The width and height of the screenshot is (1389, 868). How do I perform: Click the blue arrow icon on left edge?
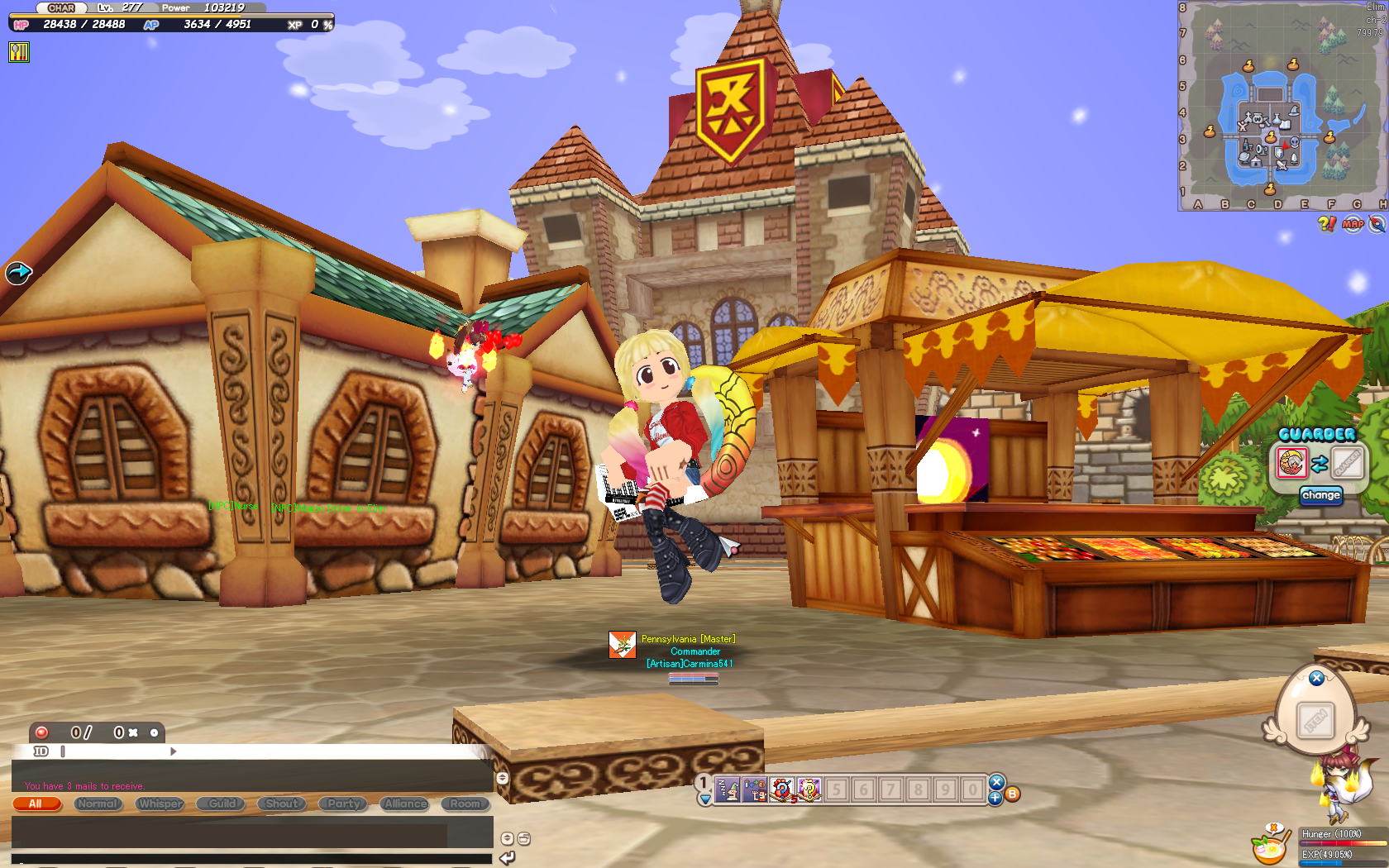(18, 272)
